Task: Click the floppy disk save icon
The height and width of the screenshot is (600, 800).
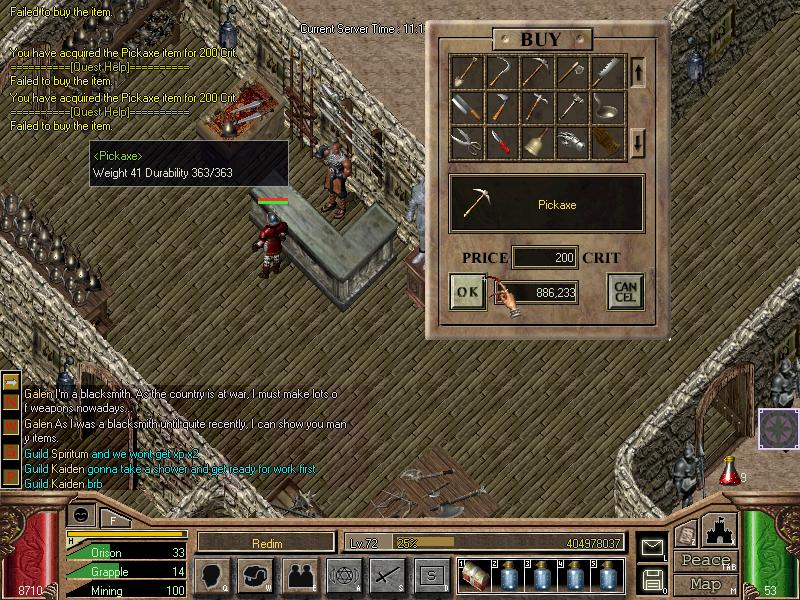Action: [652, 578]
